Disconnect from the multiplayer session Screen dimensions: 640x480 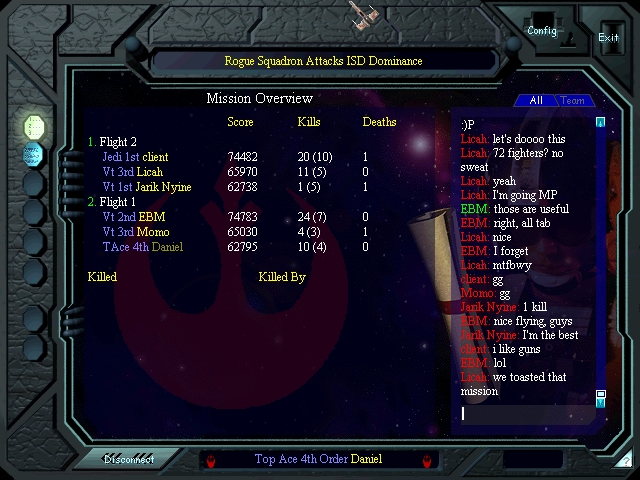tap(129, 460)
